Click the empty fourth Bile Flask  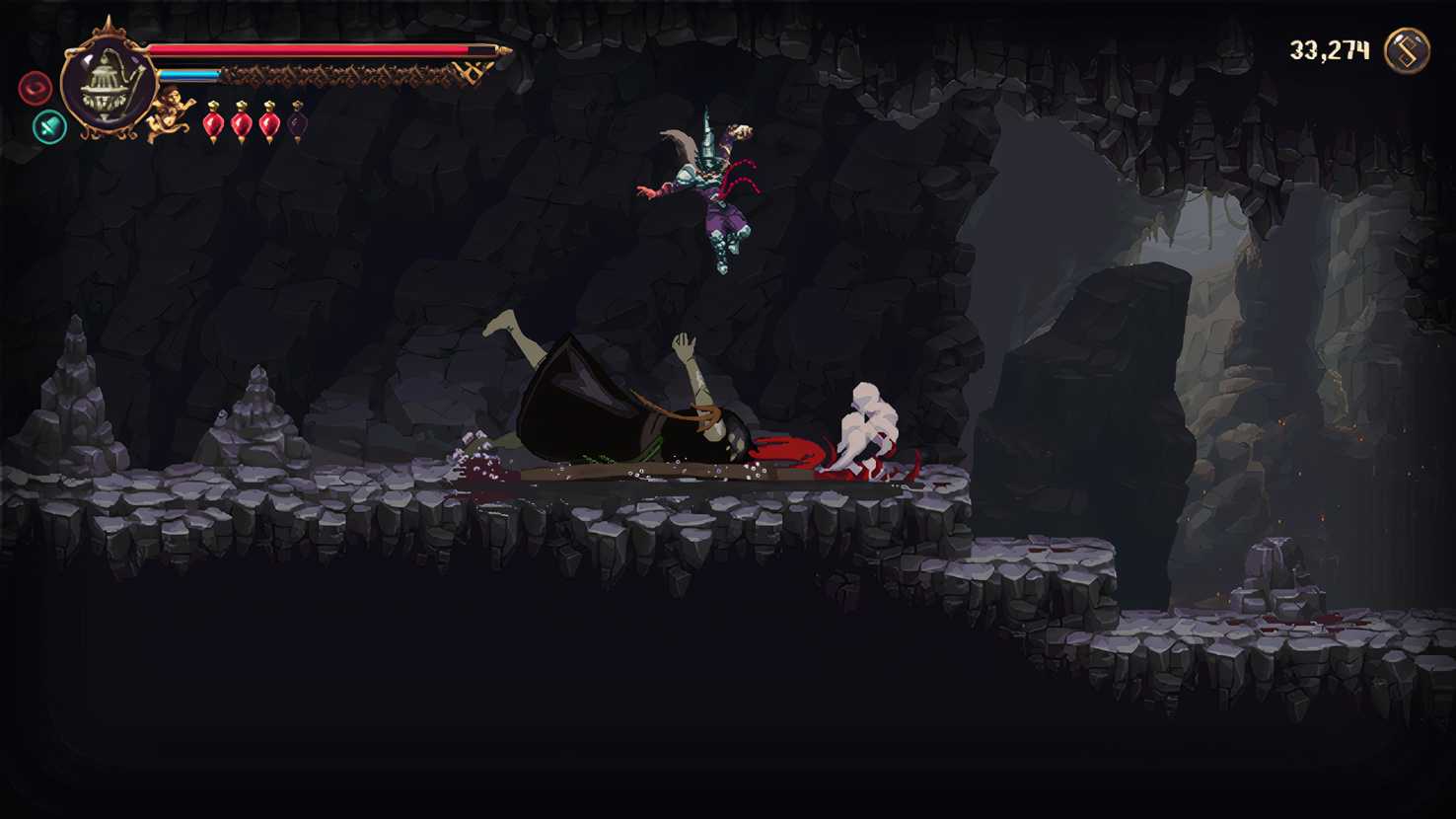296,122
